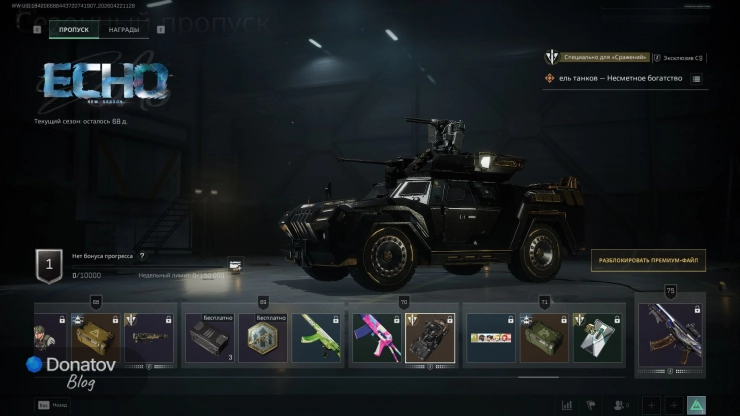Select the Специально для «Сражений» label
This screenshot has width=740, height=416.
tap(606, 58)
